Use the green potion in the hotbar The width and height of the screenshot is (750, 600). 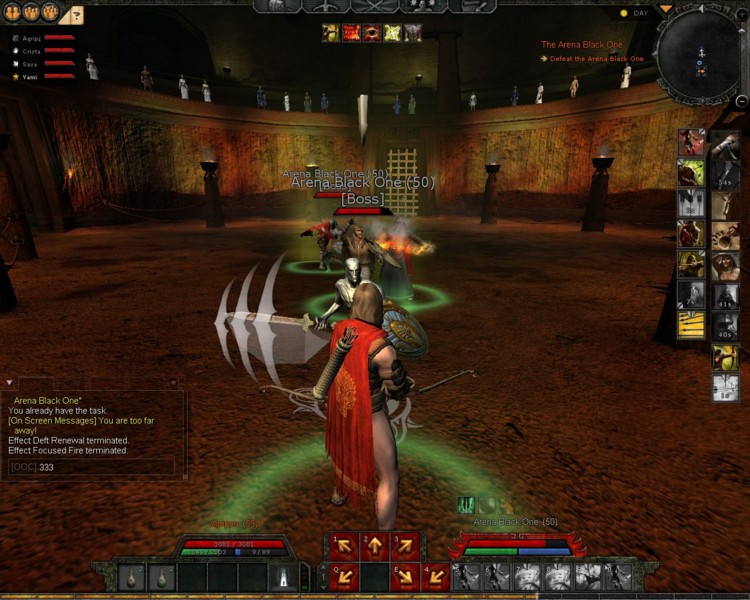coord(160,577)
